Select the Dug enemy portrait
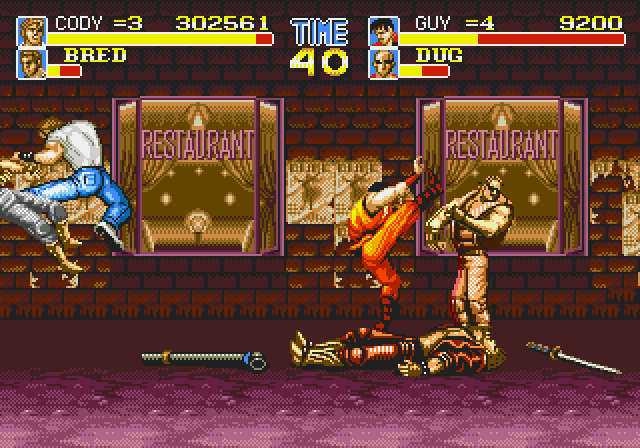Screen dimensions: 640x448 [382, 63]
